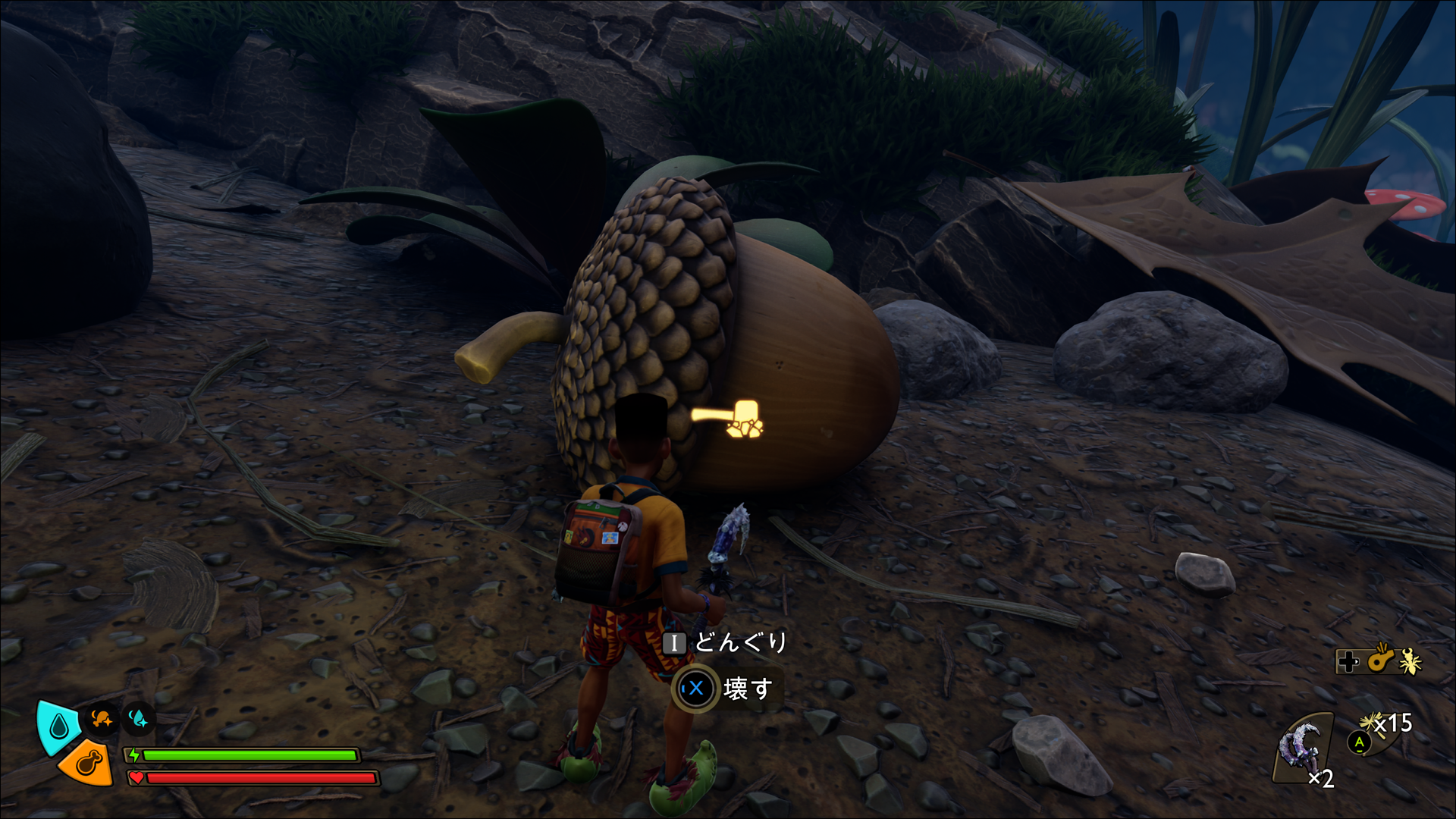Activate the golden whistle icon
Screen dimensions: 1456x819
pyautogui.click(x=1382, y=659)
